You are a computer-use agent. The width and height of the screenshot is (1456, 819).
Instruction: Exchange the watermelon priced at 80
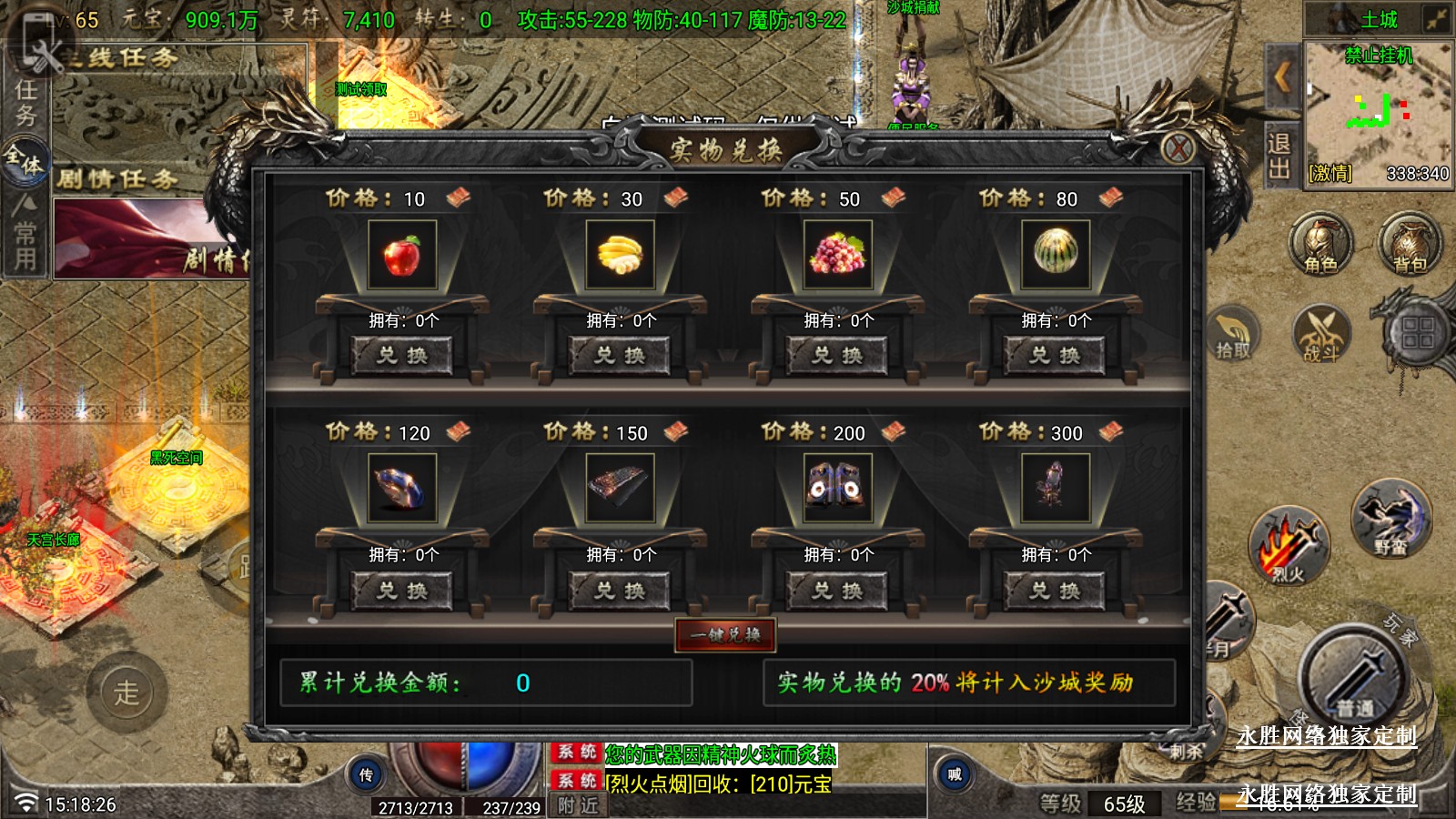click(1055, 355)
